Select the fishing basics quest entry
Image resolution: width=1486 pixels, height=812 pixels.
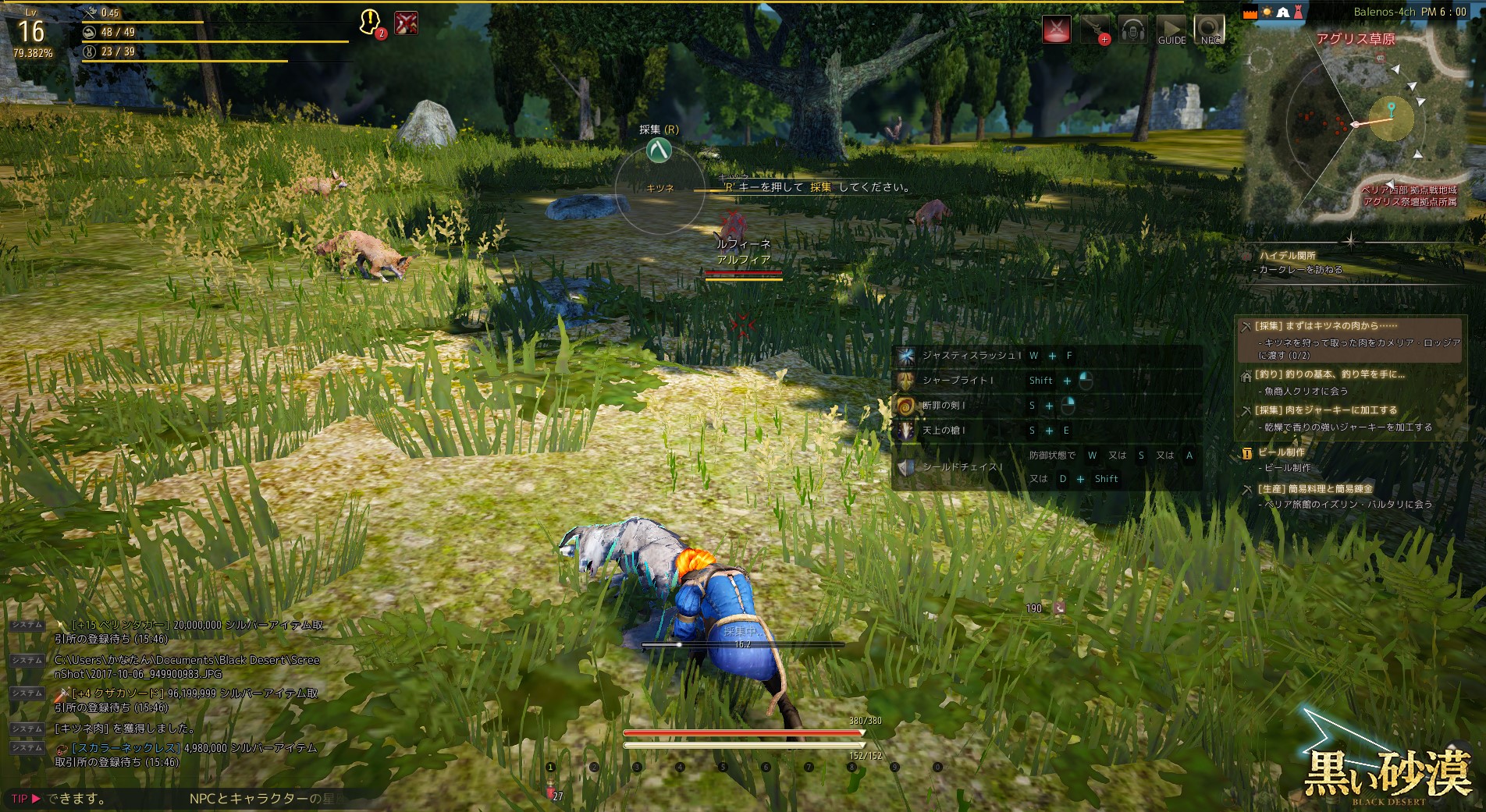(1330, 374)
